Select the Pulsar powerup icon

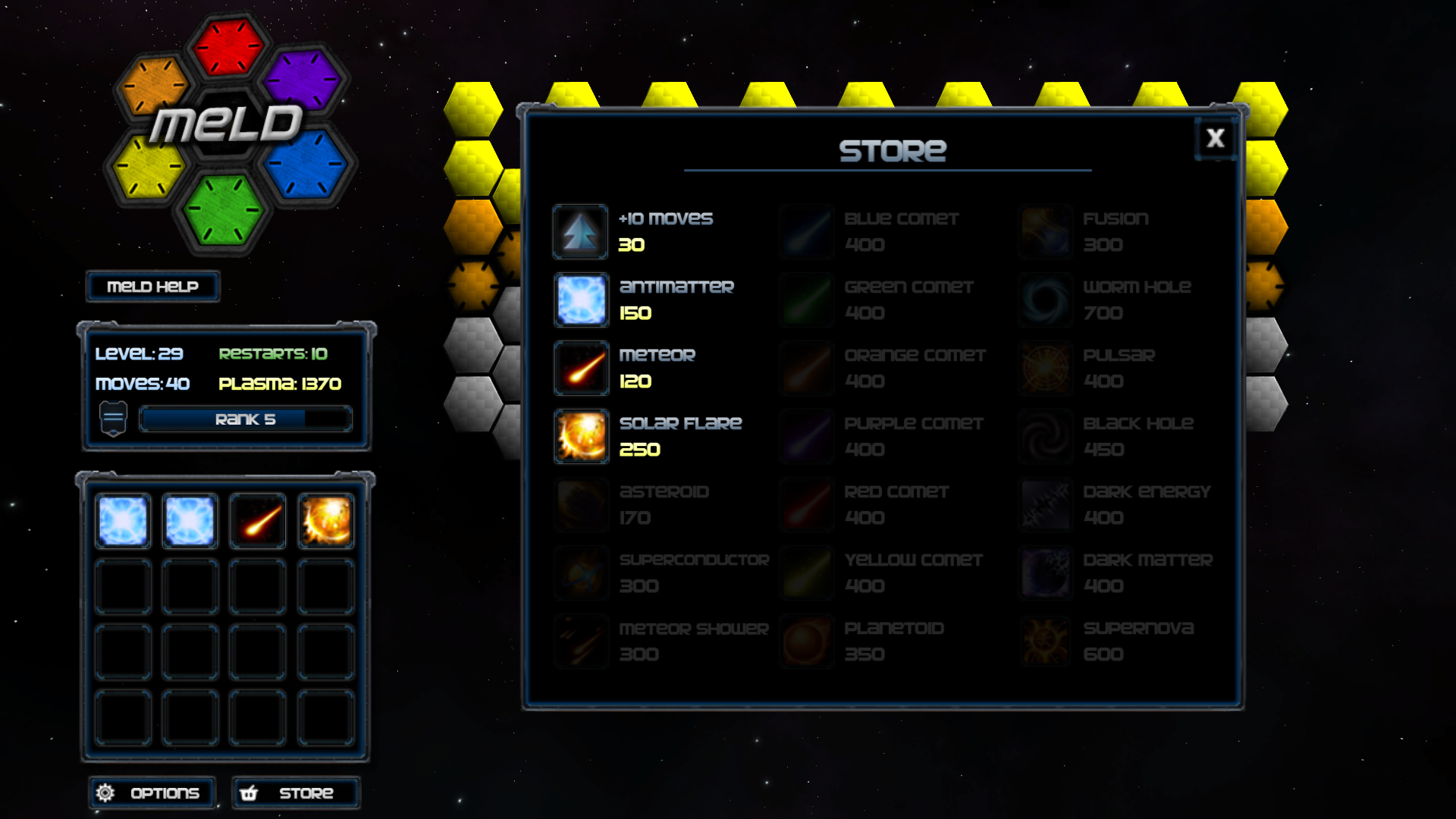1045,368
